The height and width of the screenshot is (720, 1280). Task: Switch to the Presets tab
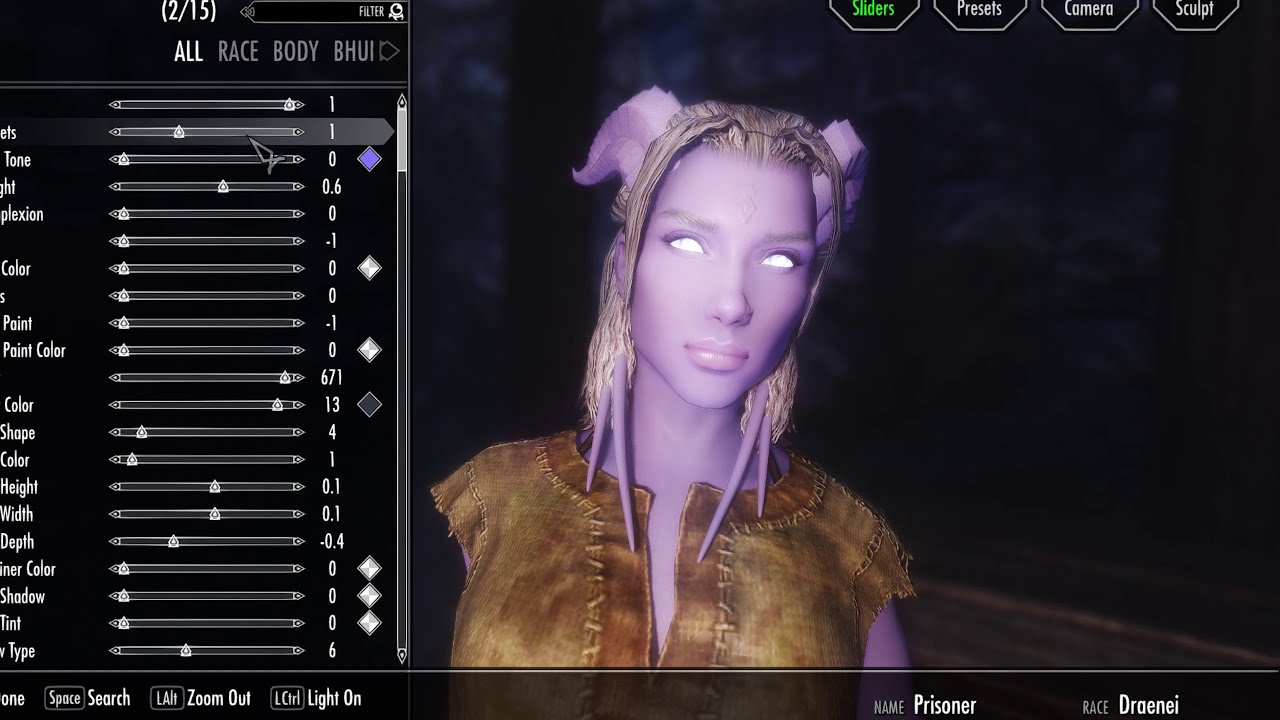click(979, 10)
